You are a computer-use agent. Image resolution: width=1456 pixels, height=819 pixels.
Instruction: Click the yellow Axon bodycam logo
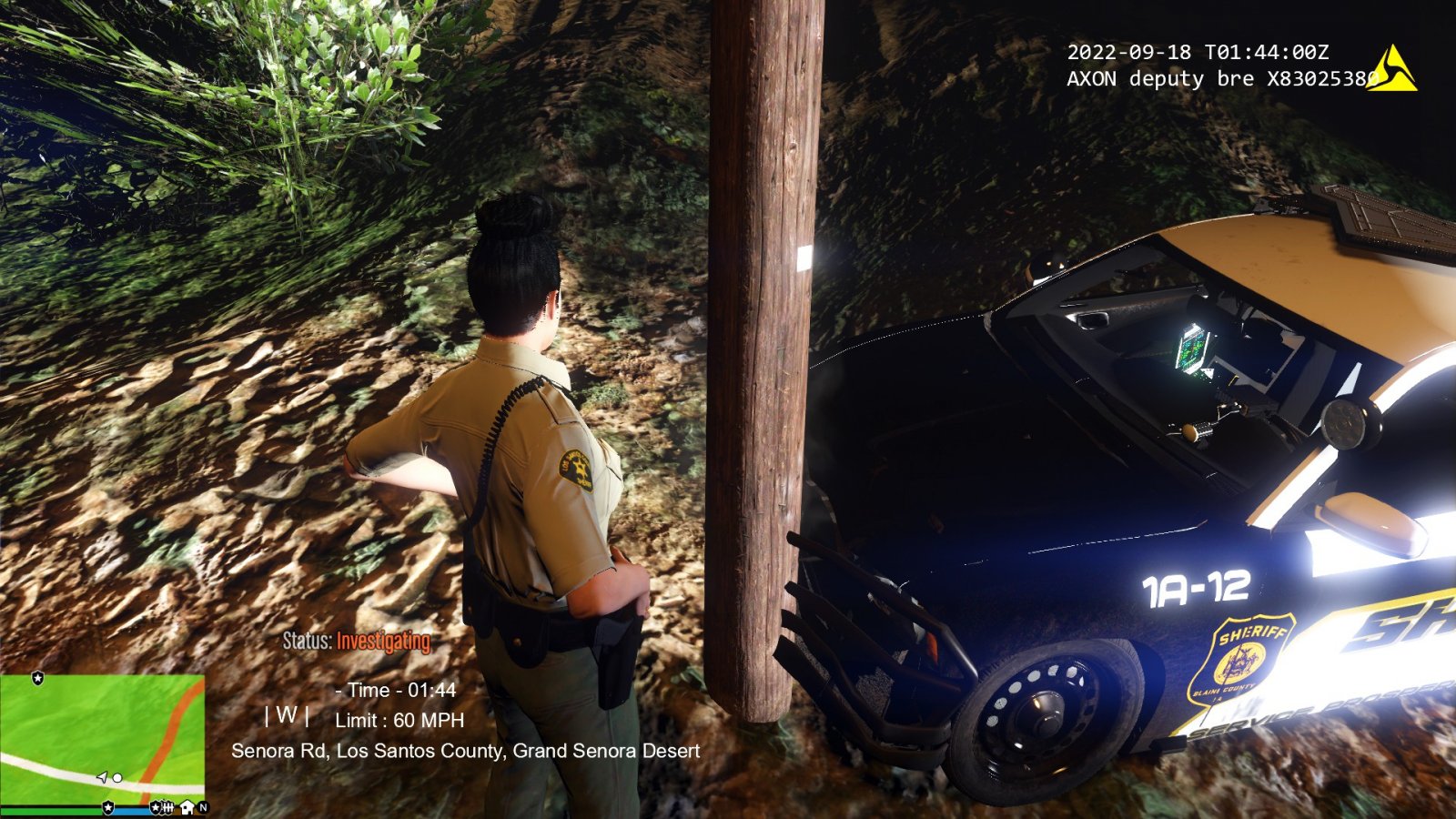[x=1392, y=70]
